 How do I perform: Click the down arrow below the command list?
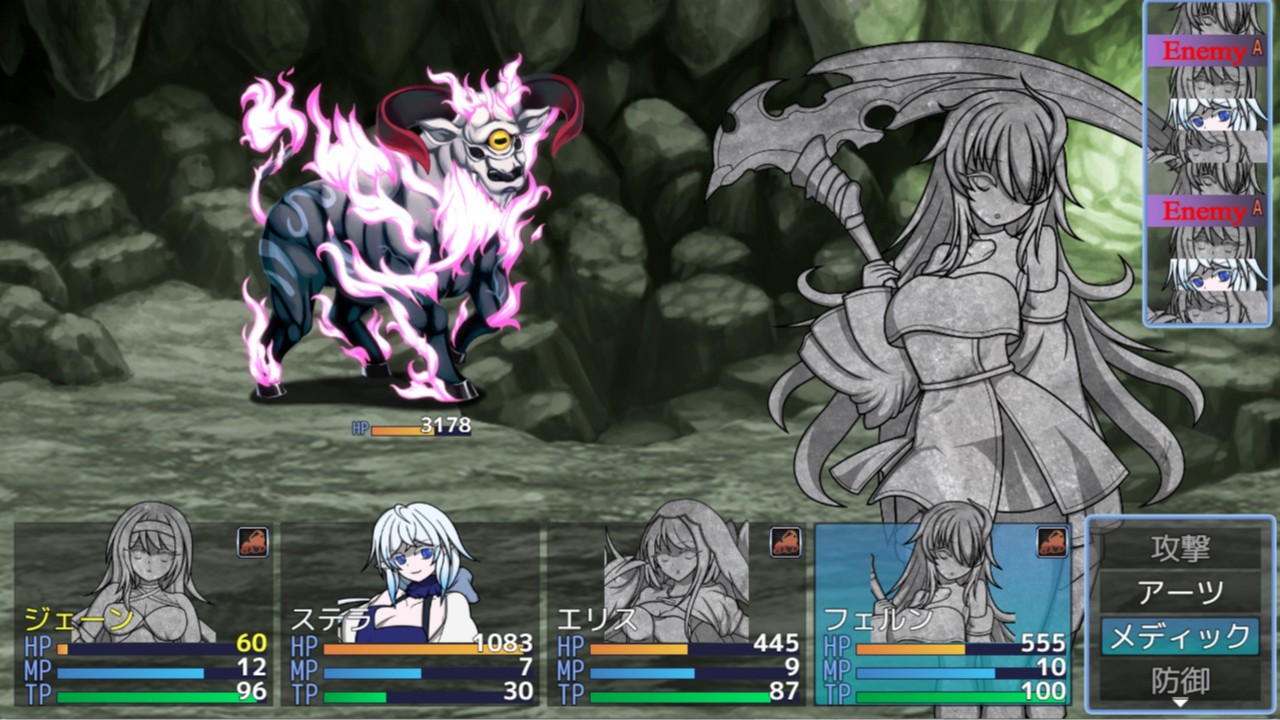click(1180, 704)
